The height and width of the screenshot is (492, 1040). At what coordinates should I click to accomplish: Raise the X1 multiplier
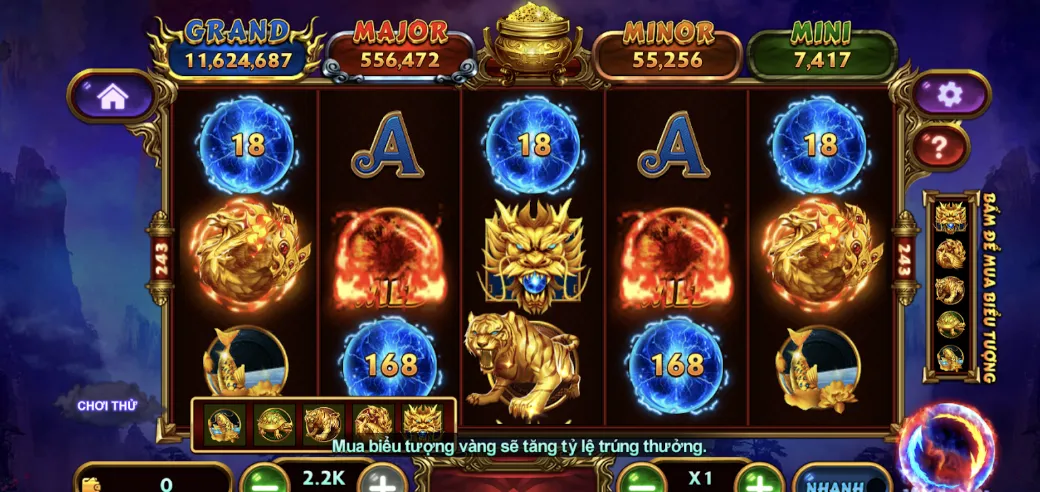point(762,480)
